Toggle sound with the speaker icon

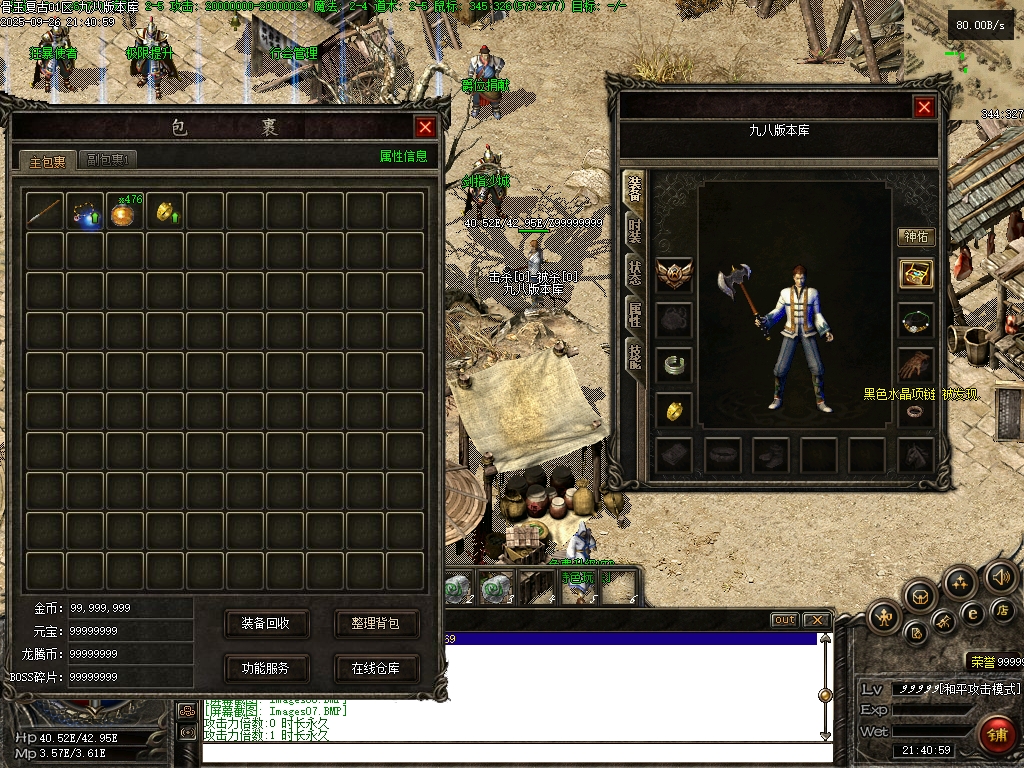[1000, 577]
